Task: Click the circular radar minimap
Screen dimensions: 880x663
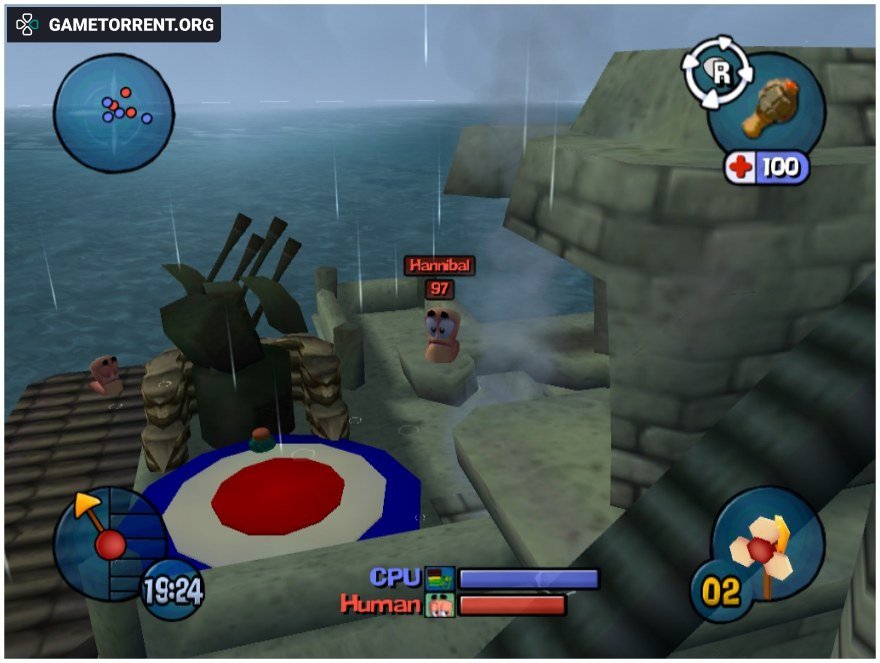Action: pyautogui.click(x=113, y=112)
